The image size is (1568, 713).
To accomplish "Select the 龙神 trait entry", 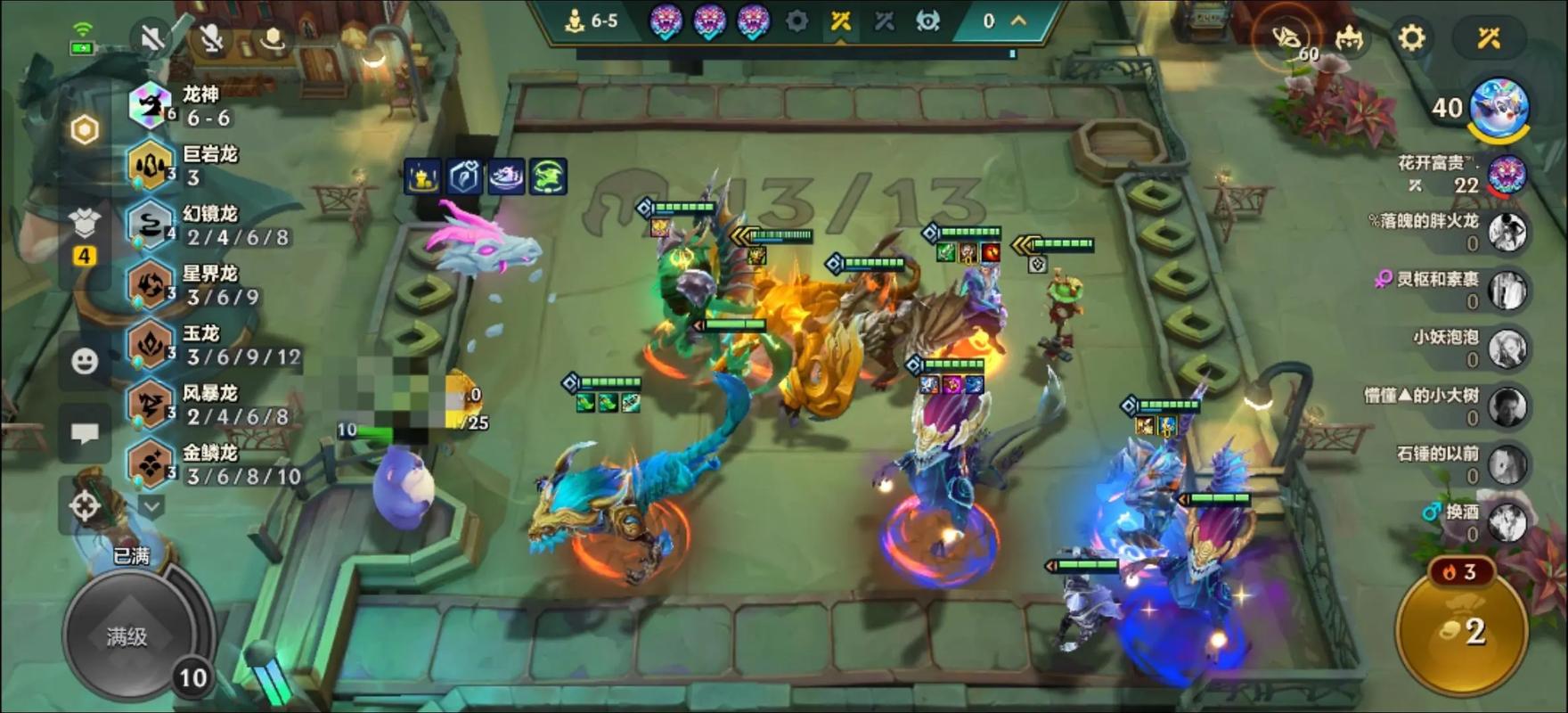I will pos(183,105).
